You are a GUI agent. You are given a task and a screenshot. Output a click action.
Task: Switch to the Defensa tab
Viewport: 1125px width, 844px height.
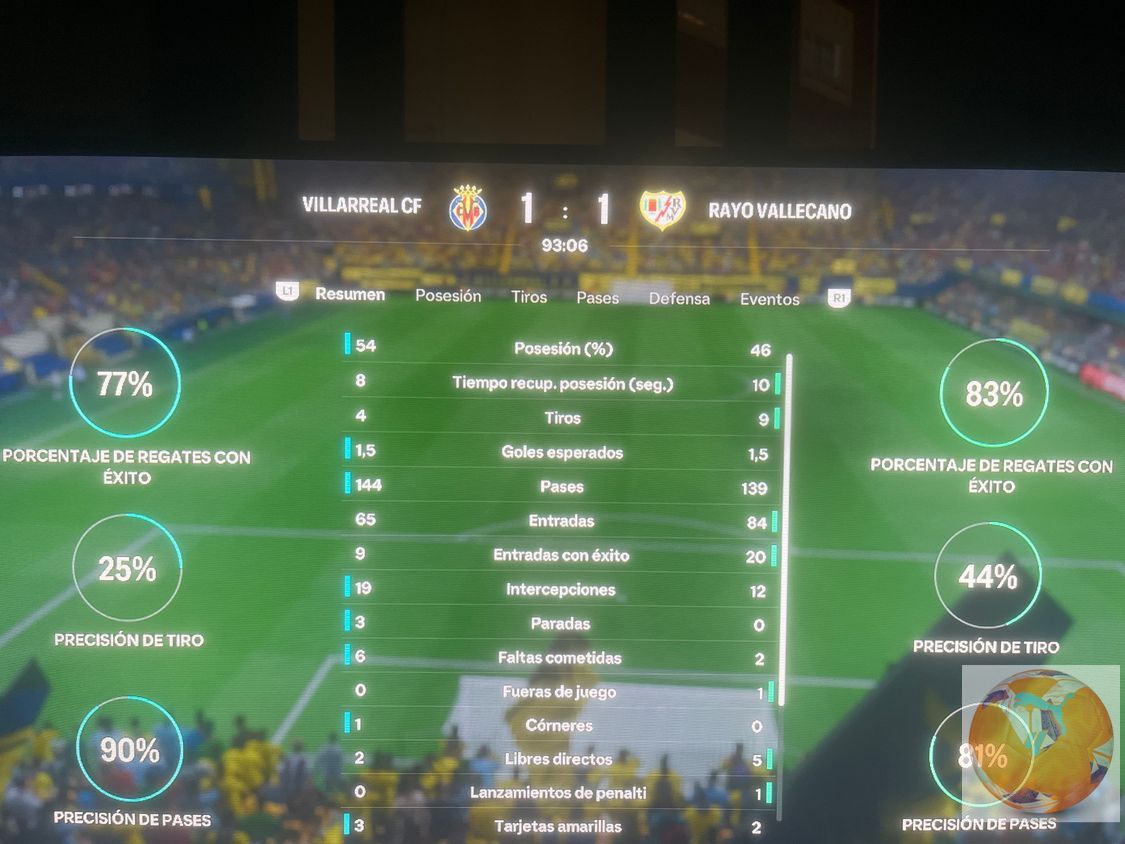pyautogui.click(x=679, y=298)
